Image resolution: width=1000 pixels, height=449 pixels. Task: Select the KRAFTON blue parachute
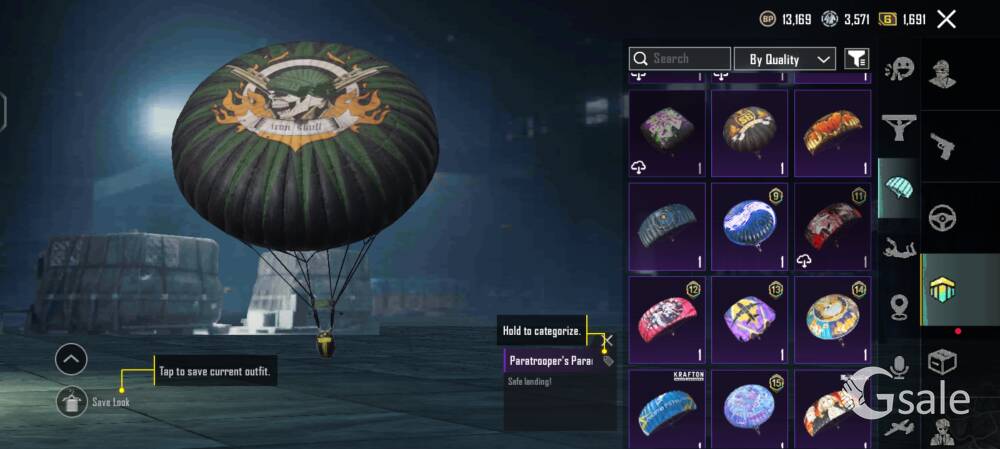pos(666,410)
